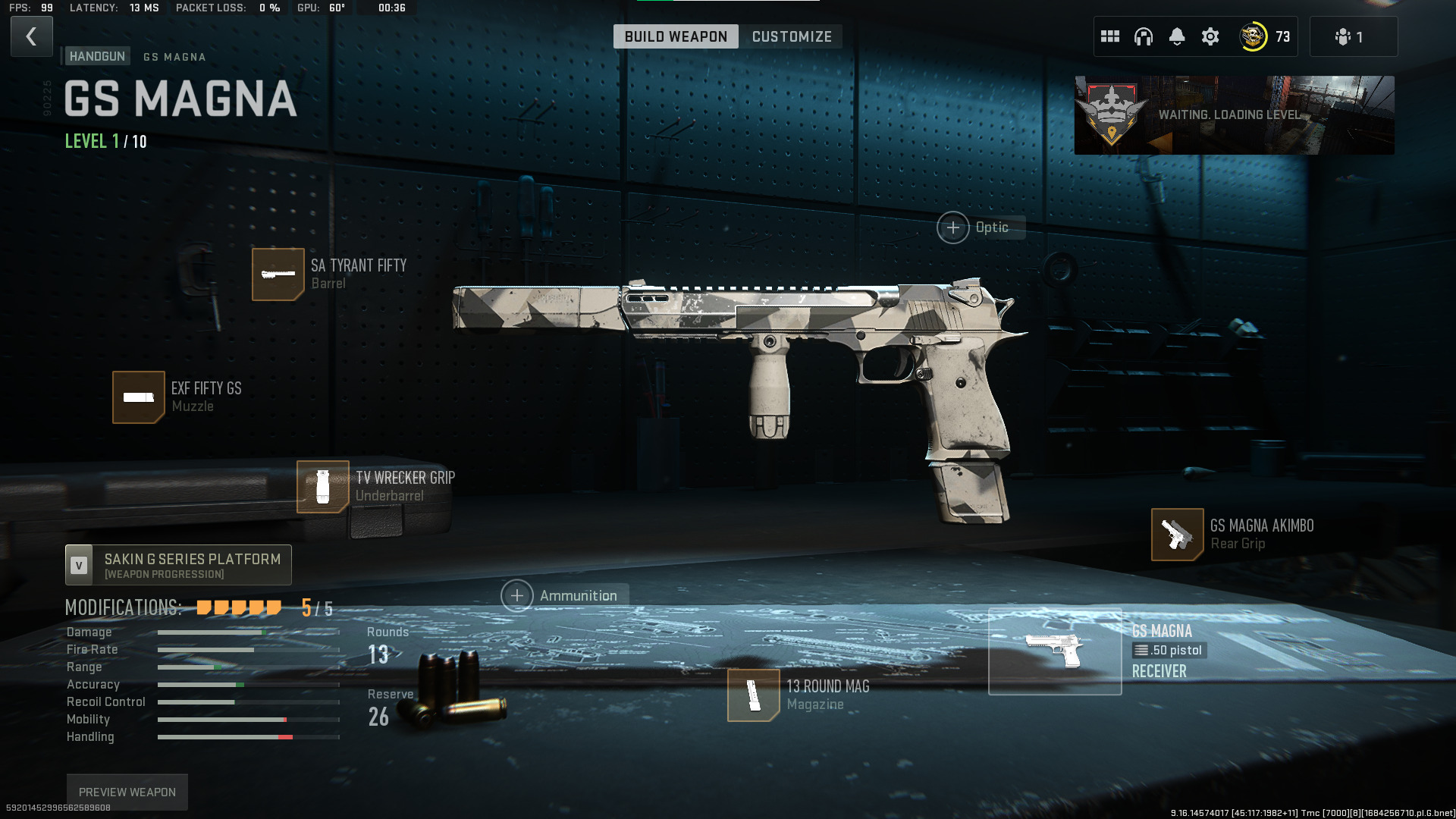This screenshot has height=819, width=1456.
Task: Go back using the arrow button
Action: [x=31, y=36]
